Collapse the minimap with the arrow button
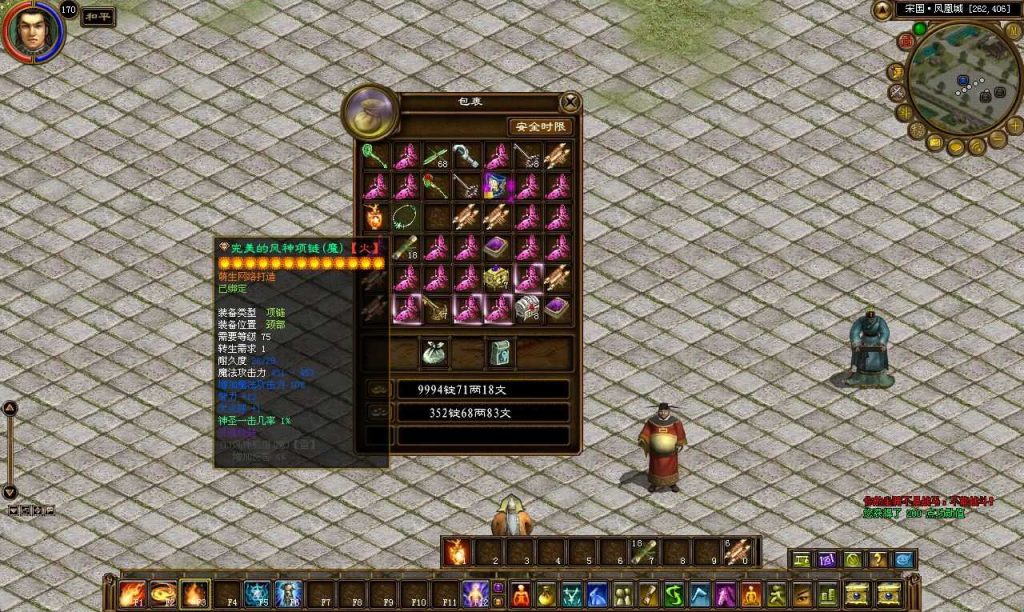 click(882, 10)
